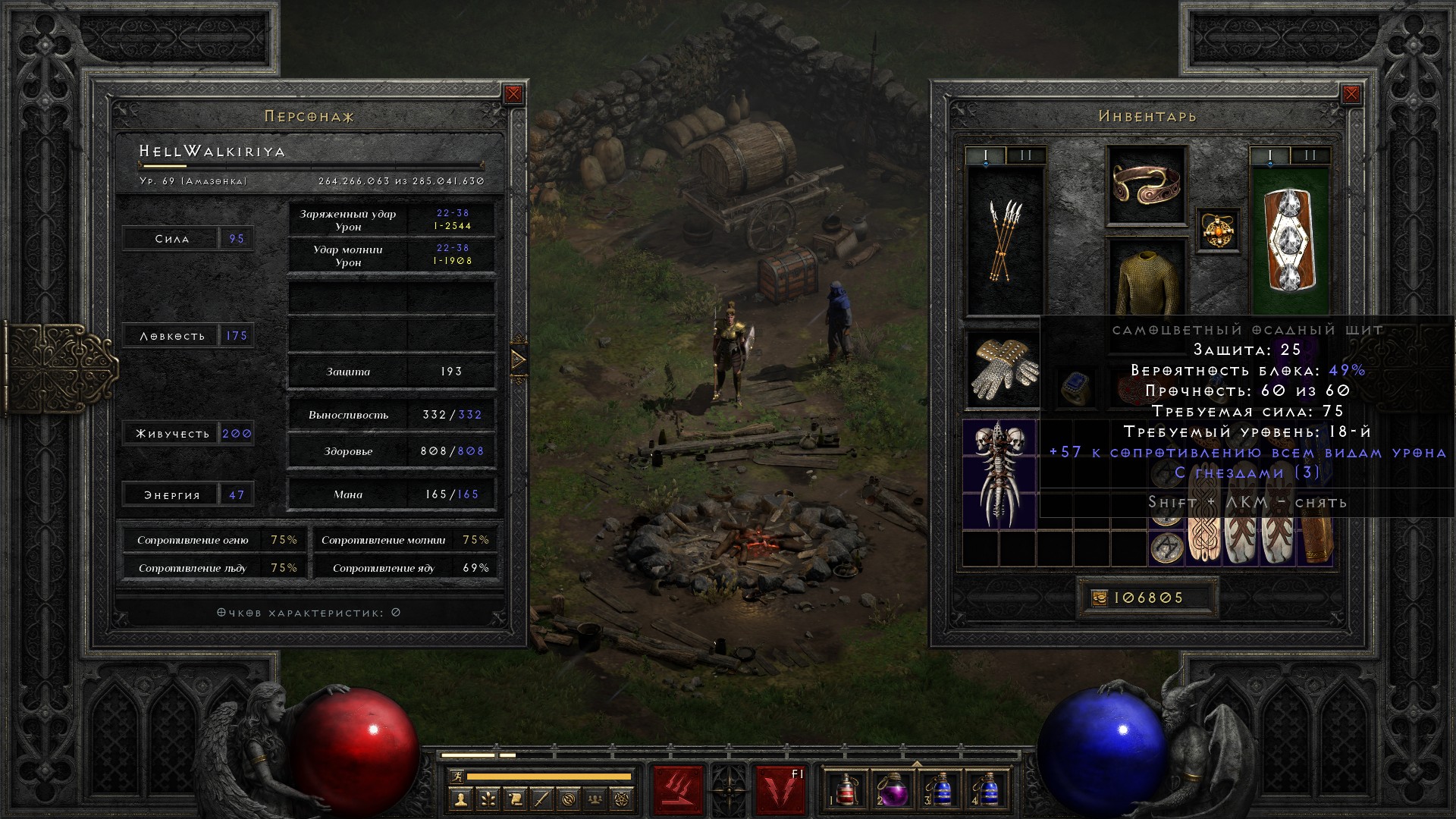This screenshot has height=819, width=1456.
Task: Switch to weapon set II above javelins
Action: click(1026, 155)
